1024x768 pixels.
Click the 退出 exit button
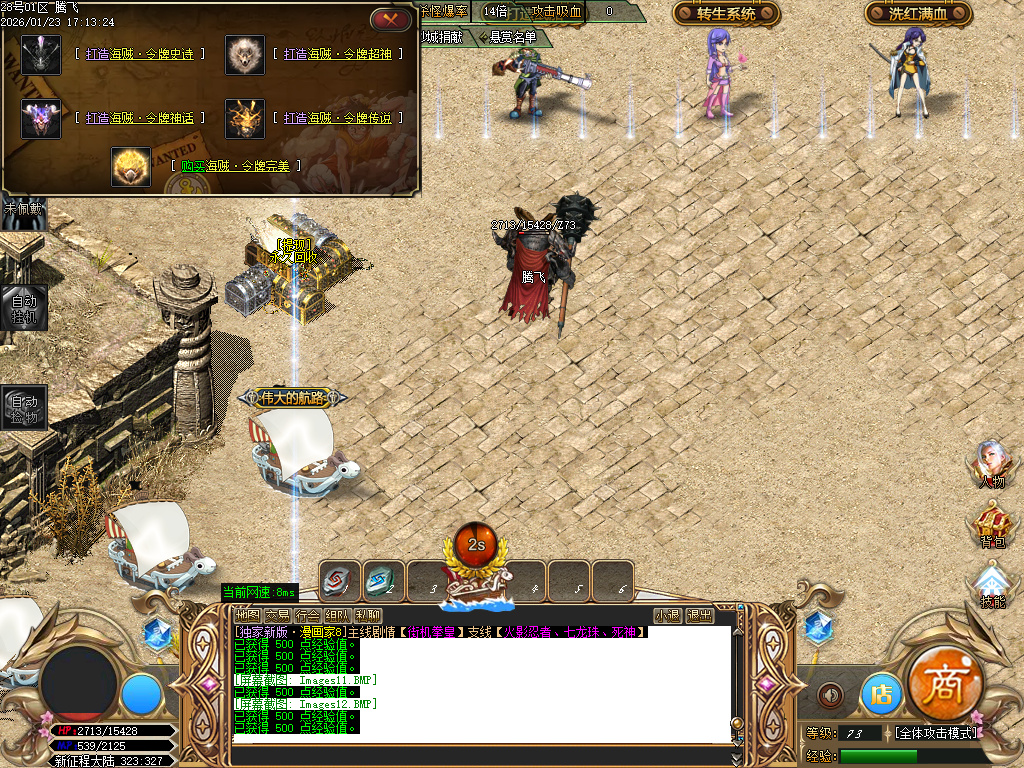pyautogui.click(x=699, y=615)
